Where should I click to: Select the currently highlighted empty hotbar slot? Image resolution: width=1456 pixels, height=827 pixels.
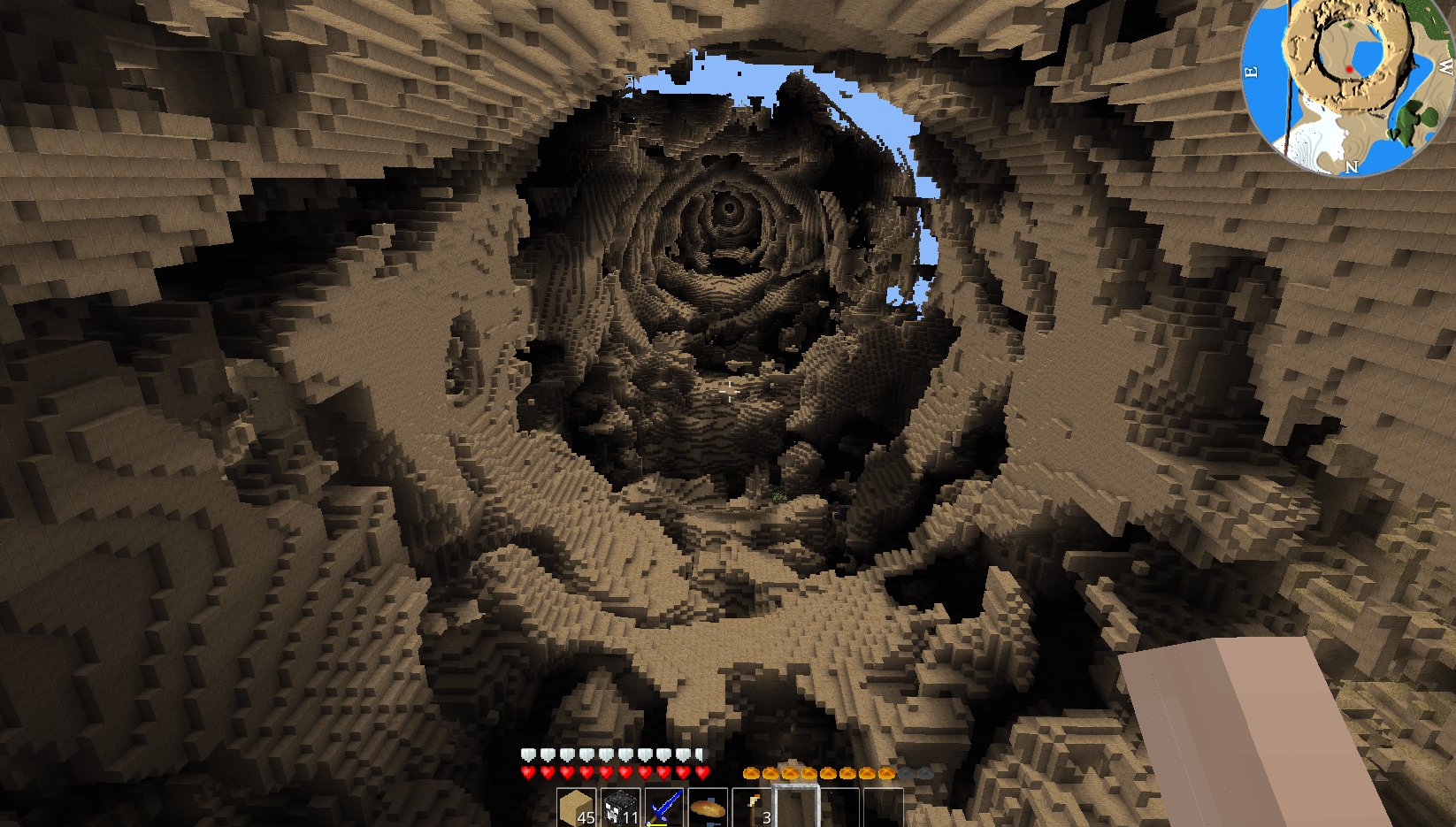(x=796, y=807)
